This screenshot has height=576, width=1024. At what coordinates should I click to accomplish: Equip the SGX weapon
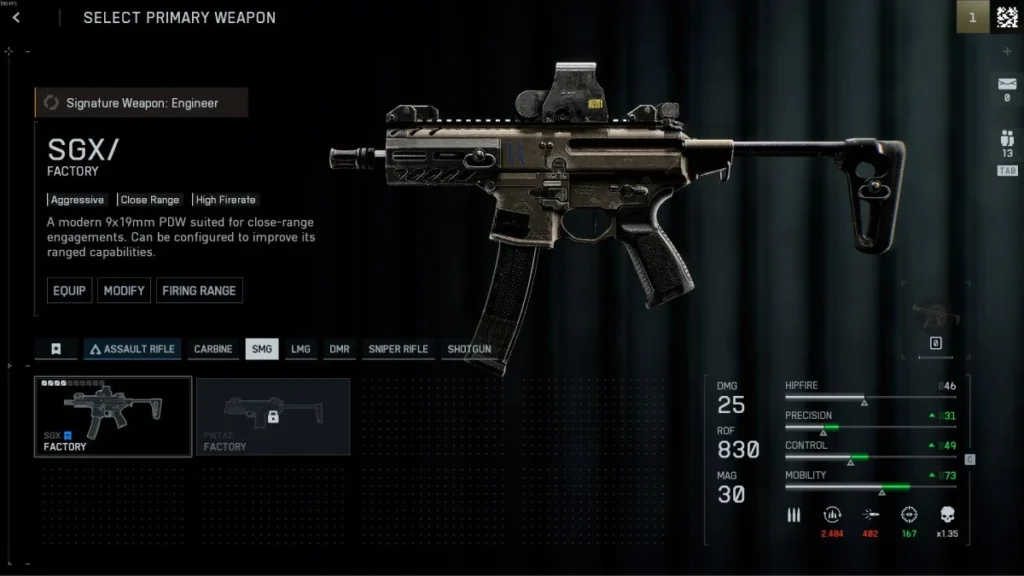coord(70,291)
